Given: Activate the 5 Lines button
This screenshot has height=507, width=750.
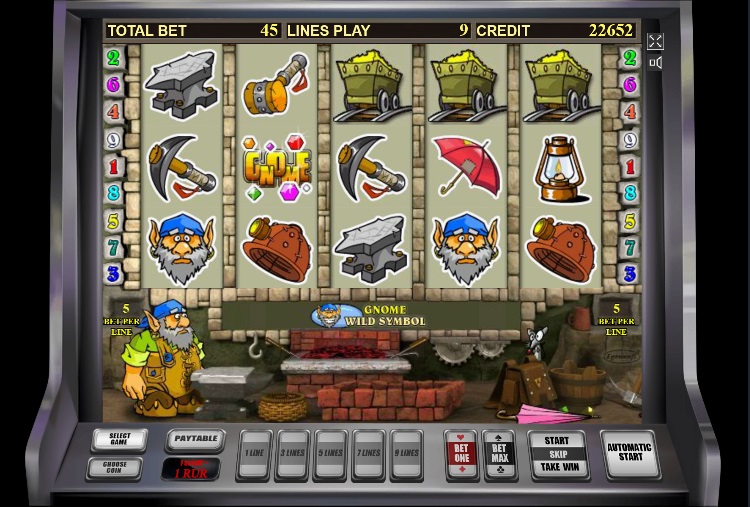Looking at the screenshot, I should [330, 453].
